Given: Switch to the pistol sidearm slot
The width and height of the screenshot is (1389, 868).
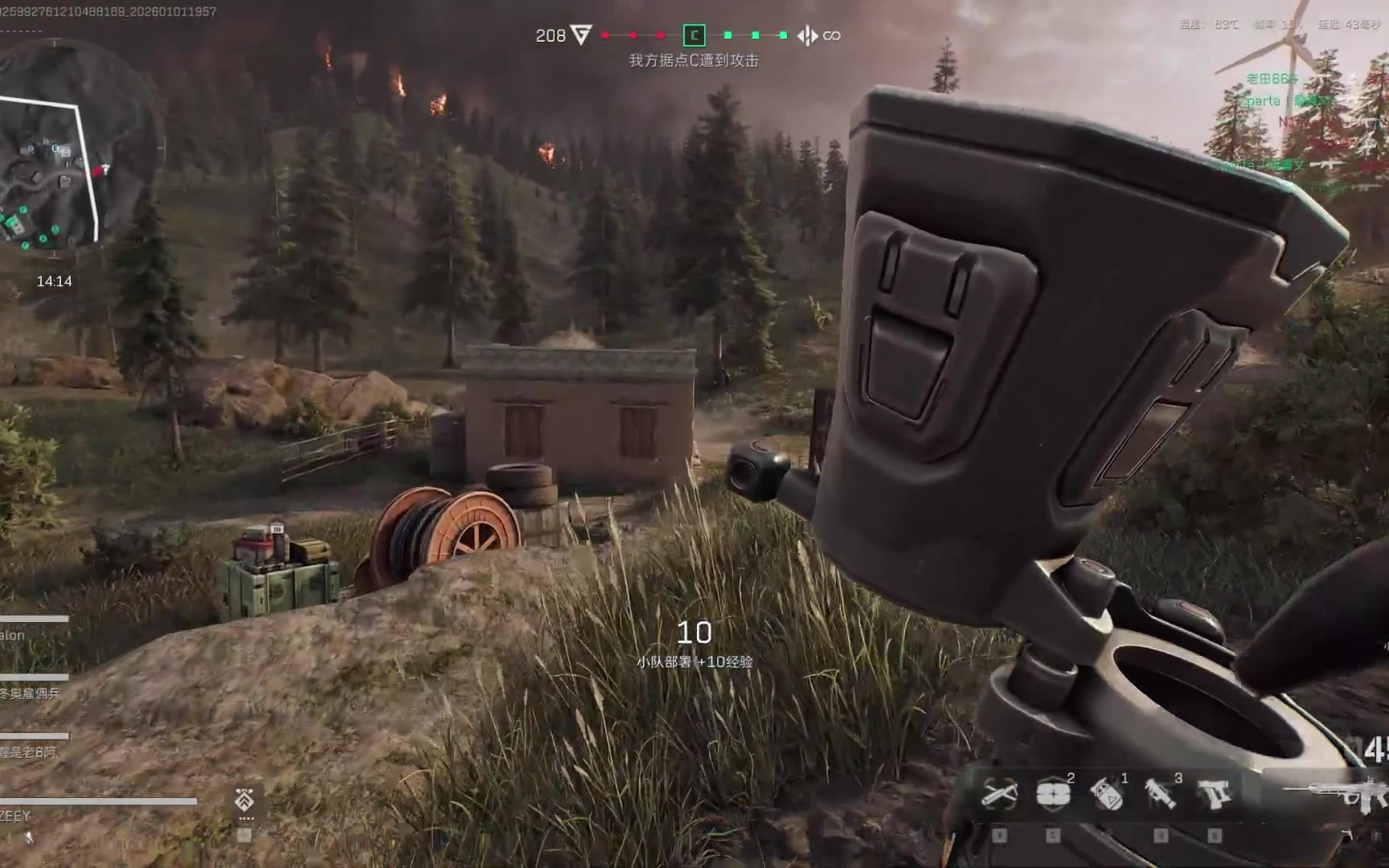Looking at the screenshot, I should coord(1214,794).
